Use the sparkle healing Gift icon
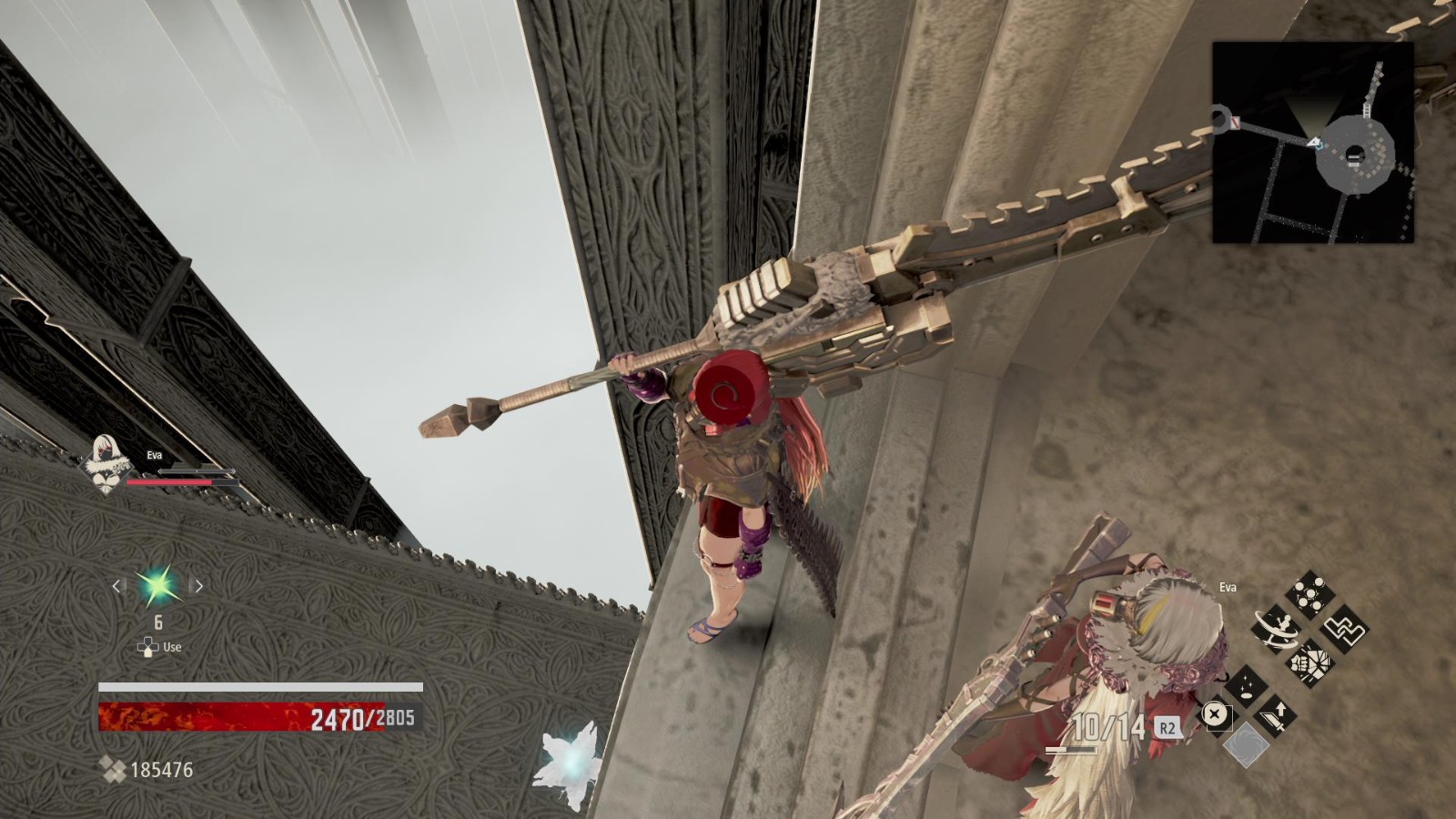 [1245, 687]
